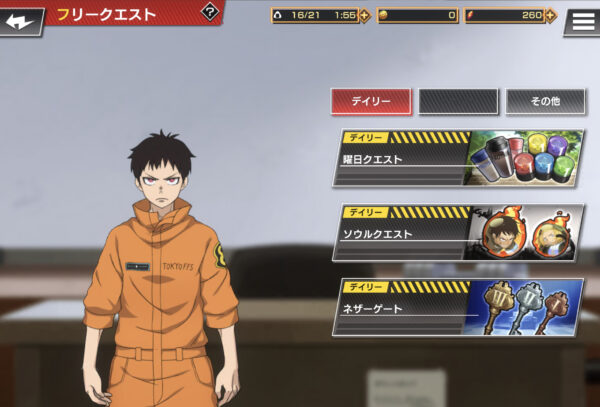Choose the ソウルクエスト daily quest
Screen dimensions: 600x407
458,233
